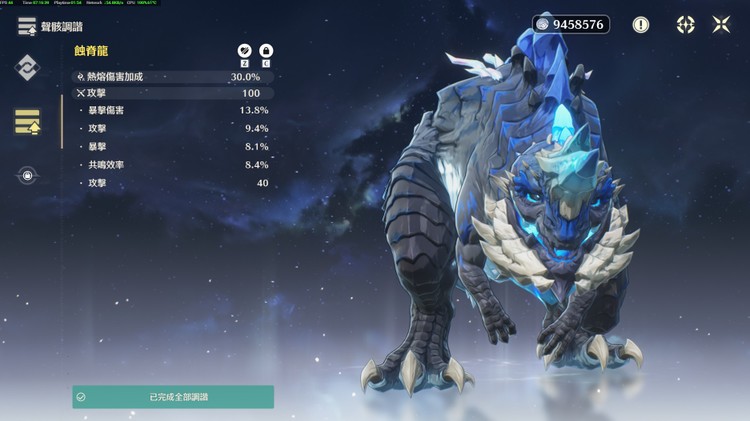Viewport: 750px width, 421px height.
Task: Switch to the diamond-shaped echo tab
Action: pos(27,68)
